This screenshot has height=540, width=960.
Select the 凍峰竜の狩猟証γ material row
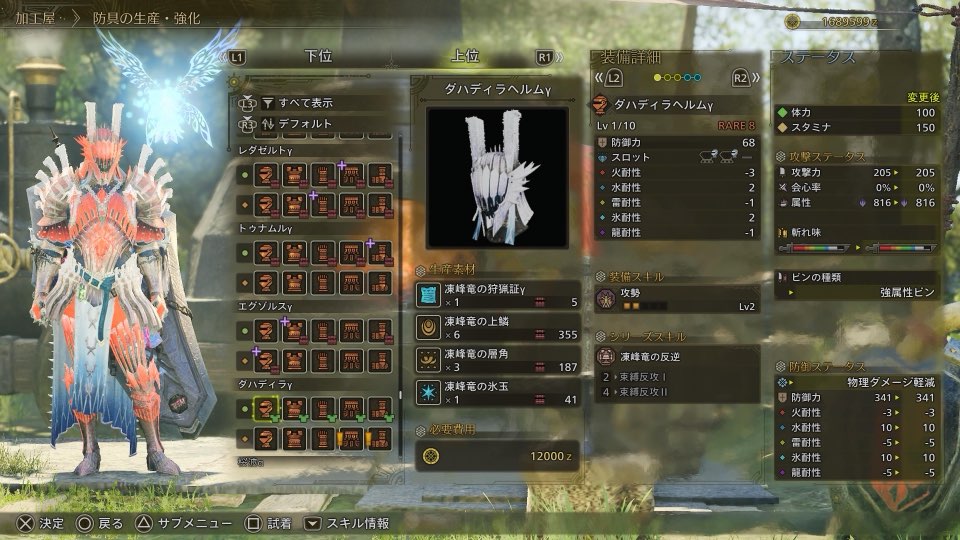[x=497, y=294]
